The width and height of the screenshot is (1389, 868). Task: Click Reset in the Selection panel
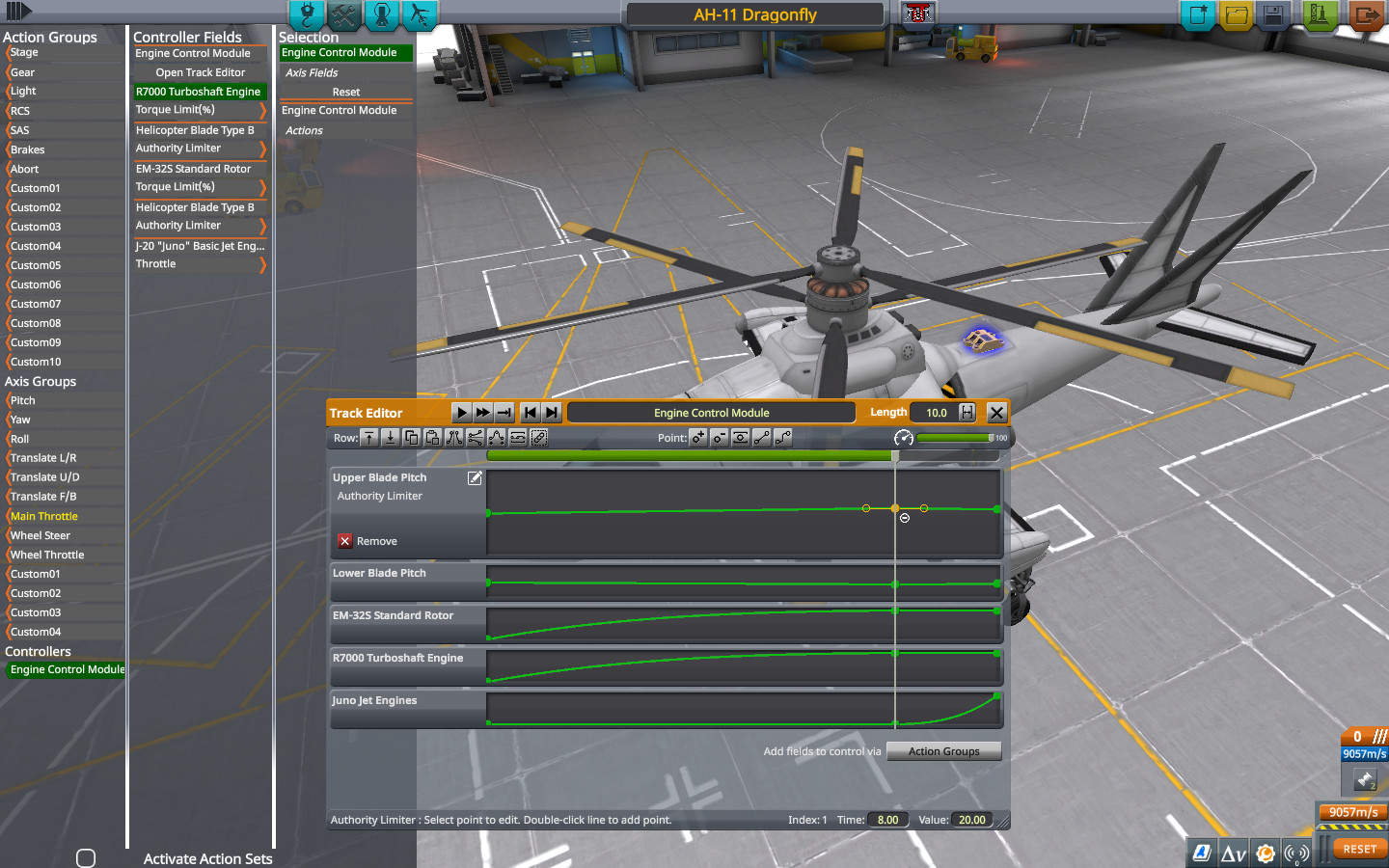345,92
